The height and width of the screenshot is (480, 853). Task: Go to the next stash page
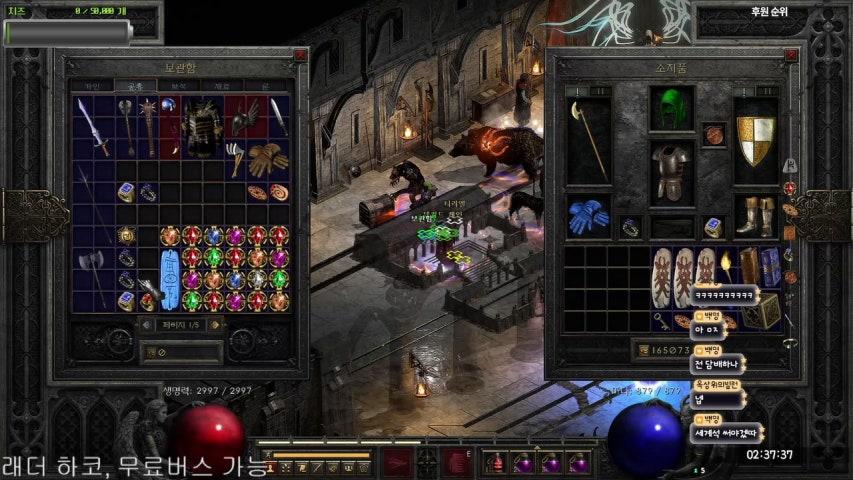(214, 324)
